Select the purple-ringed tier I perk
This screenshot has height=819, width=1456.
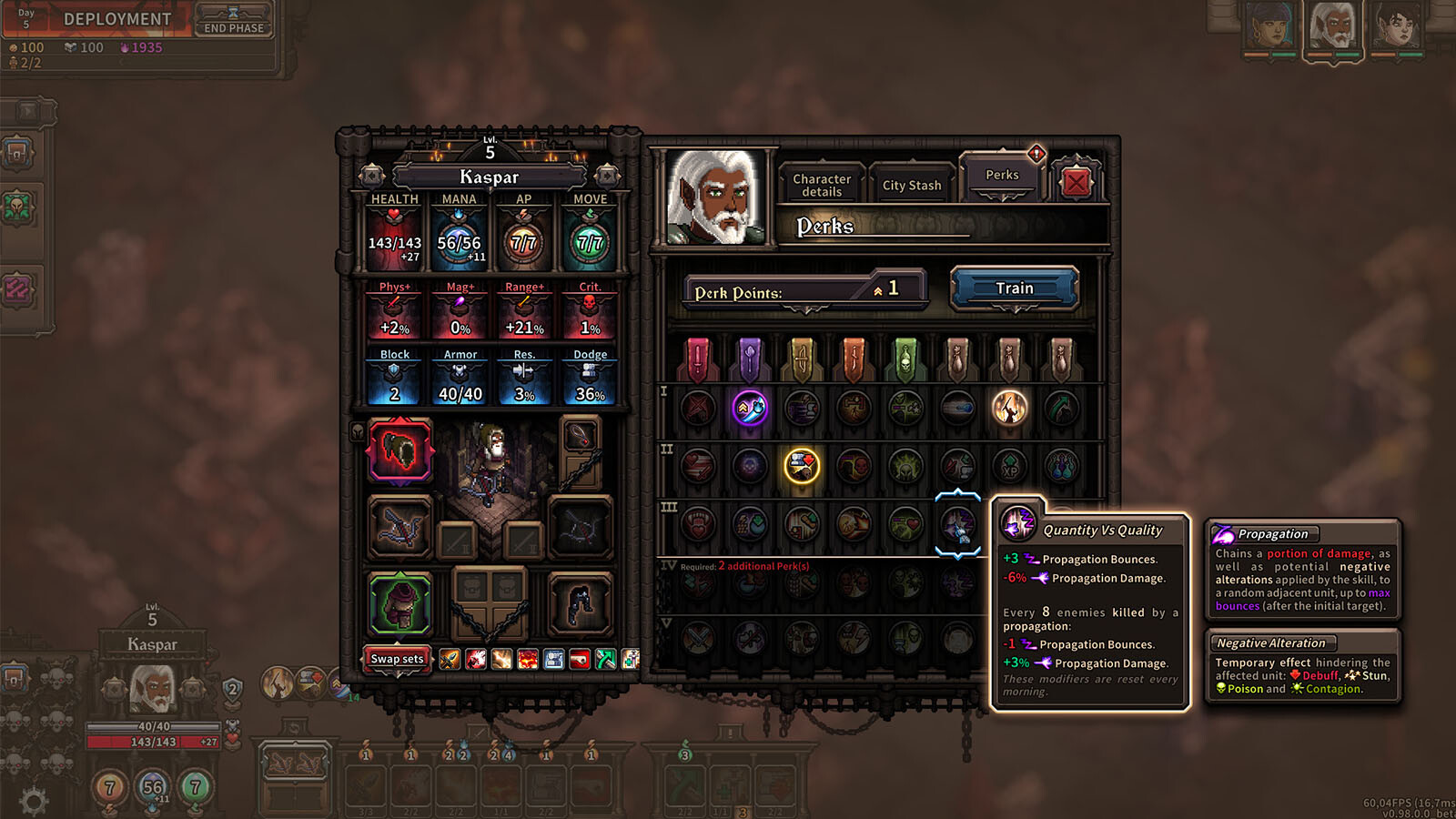tap(750, 408)
